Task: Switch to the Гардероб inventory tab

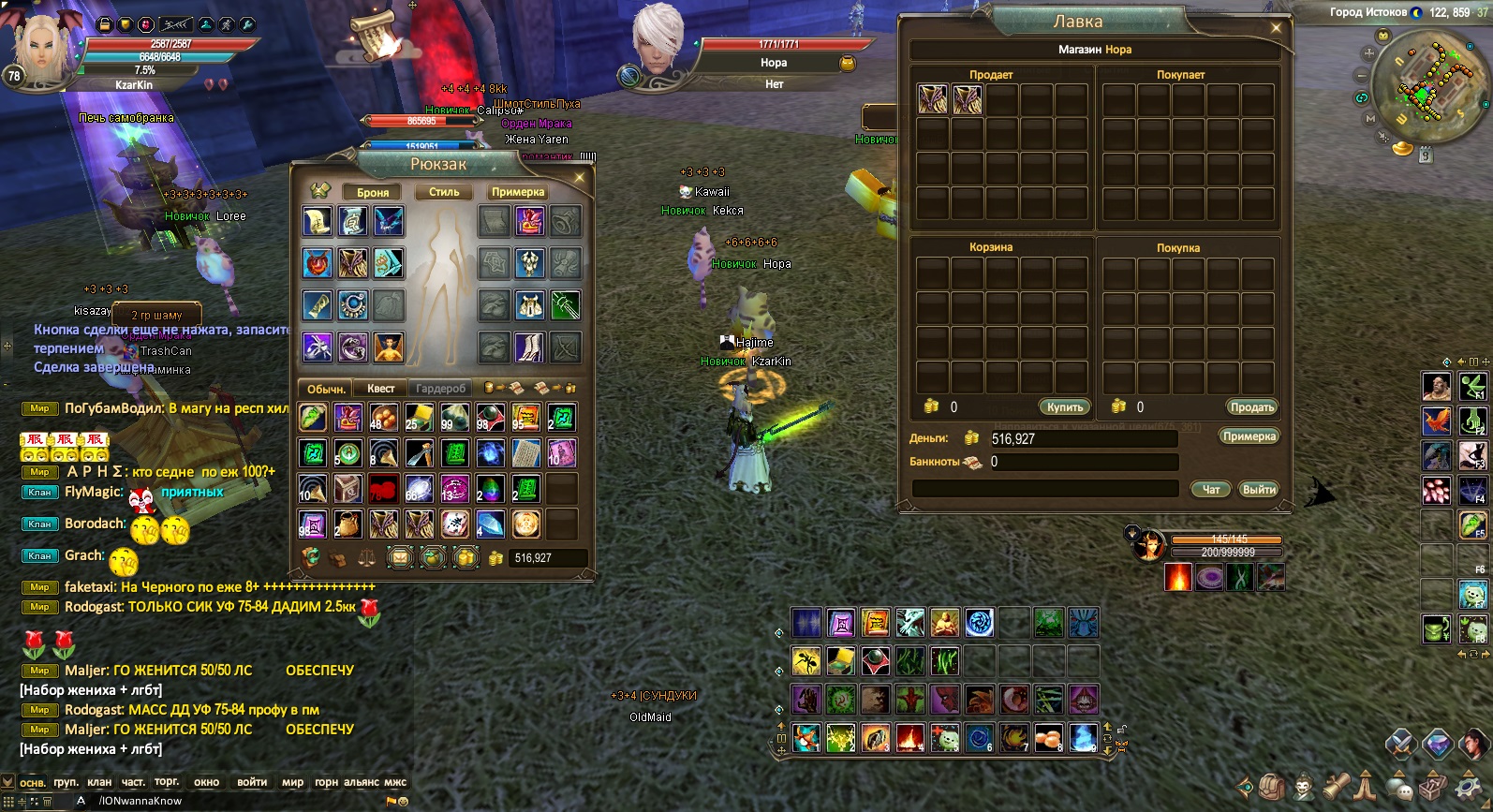Action: pyautogui.click(x=440, y=389)
